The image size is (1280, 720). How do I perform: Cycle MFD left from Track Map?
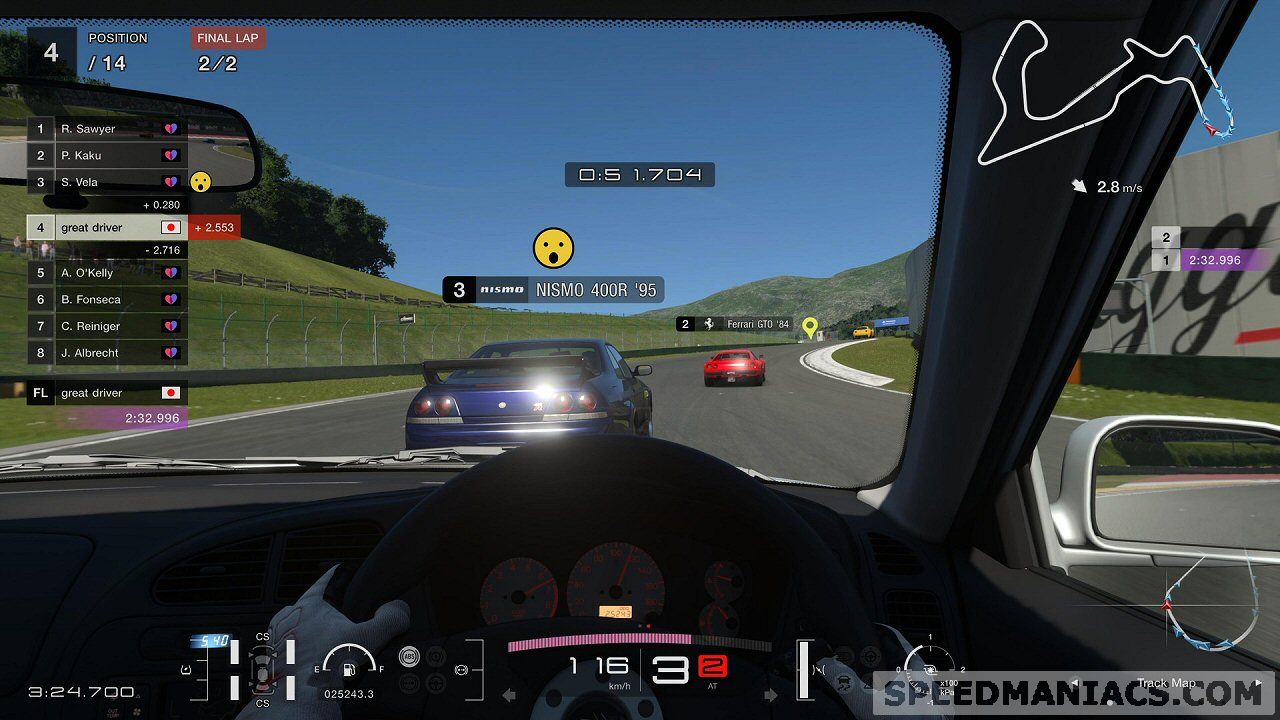pos(1075,684)
